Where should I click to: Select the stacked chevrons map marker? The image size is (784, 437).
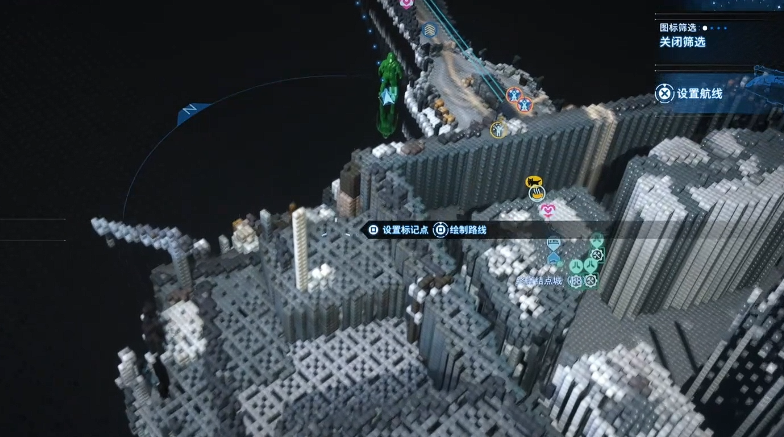coord(429,31)
